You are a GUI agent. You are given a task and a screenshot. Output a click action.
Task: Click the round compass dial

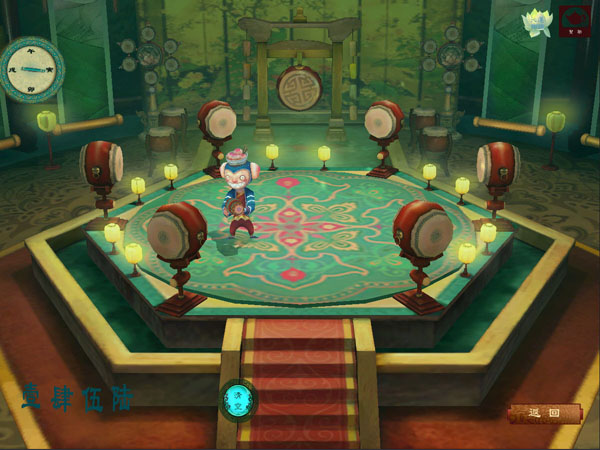[x=32, y=69]
